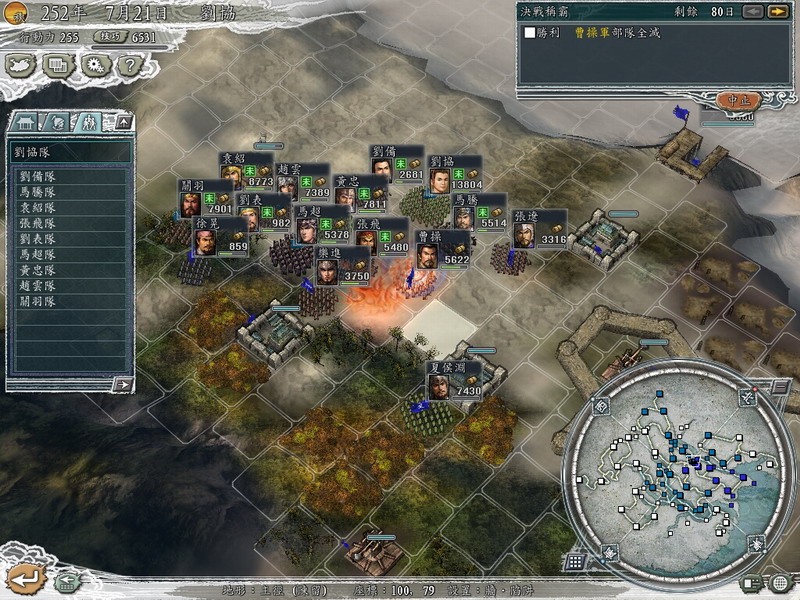Switch to the building icon tab

click(24, 122)
